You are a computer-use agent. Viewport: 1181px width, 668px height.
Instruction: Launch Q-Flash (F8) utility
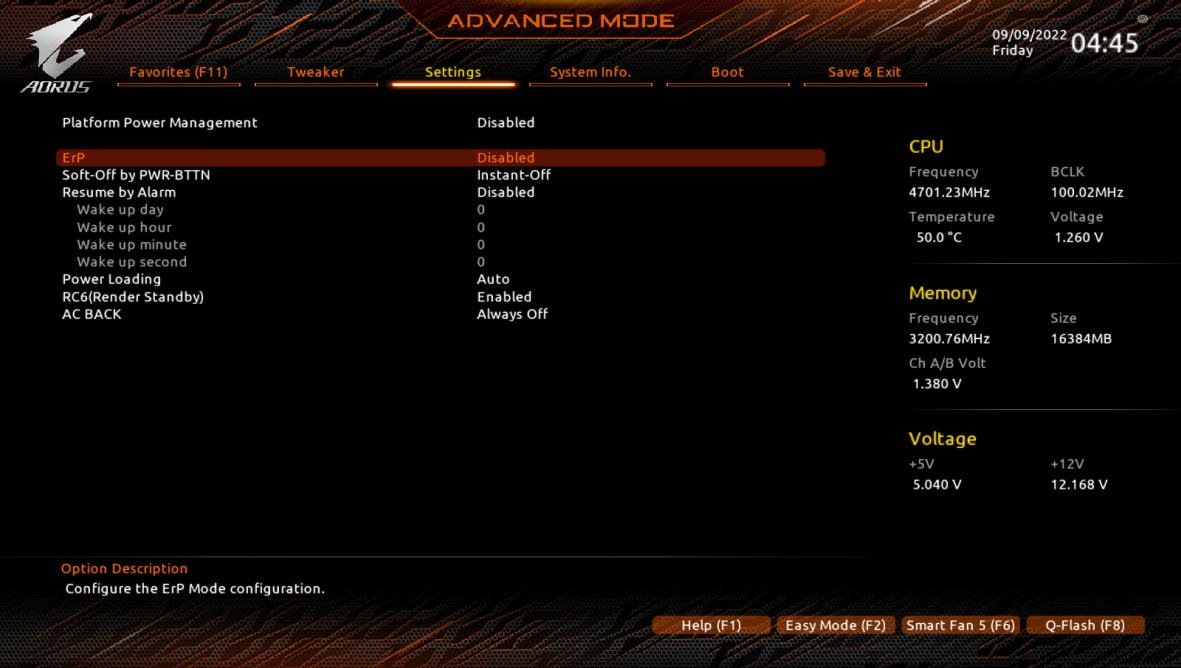[1085, 625]
